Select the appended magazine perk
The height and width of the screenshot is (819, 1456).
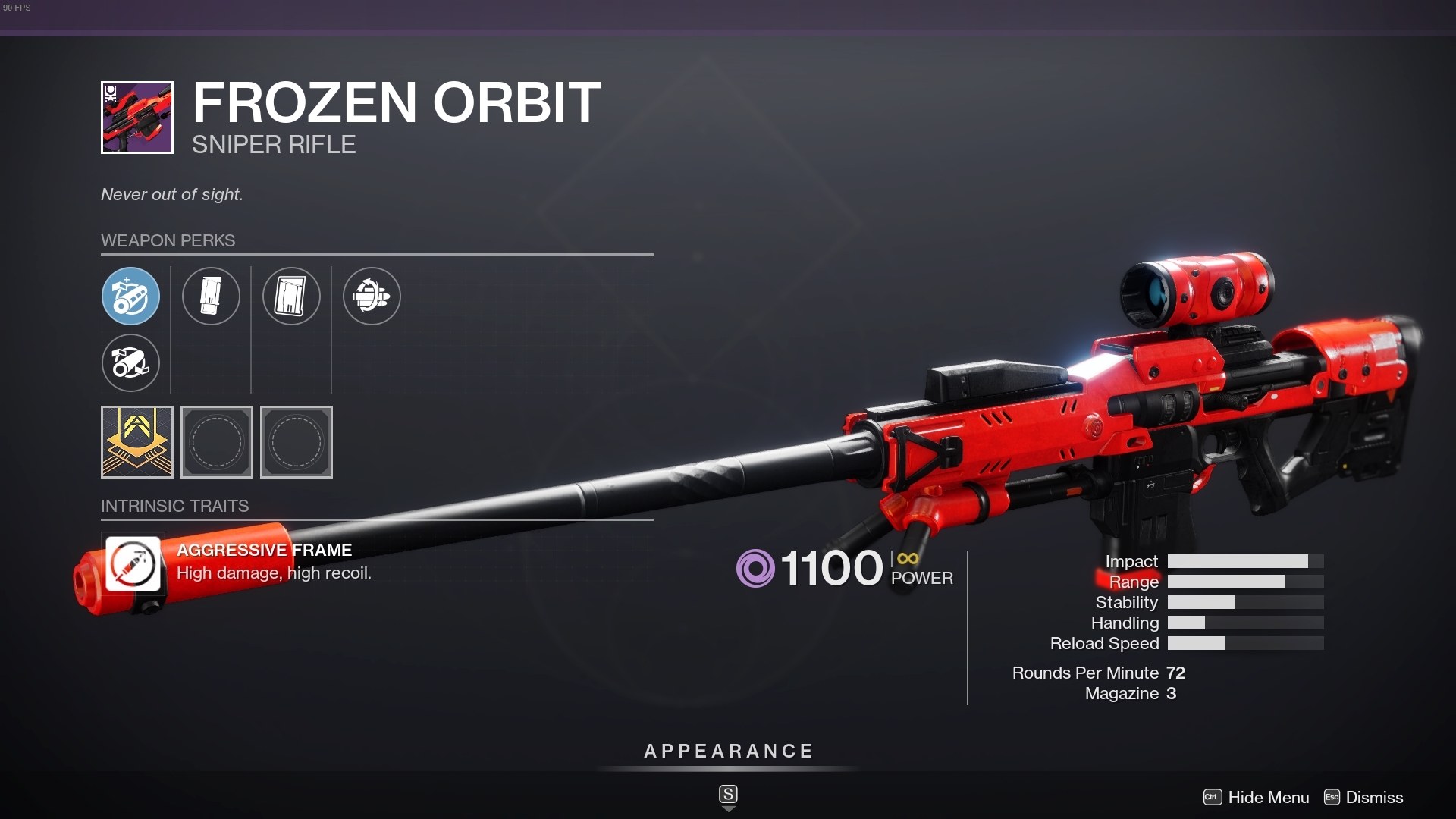coord(212,296)
